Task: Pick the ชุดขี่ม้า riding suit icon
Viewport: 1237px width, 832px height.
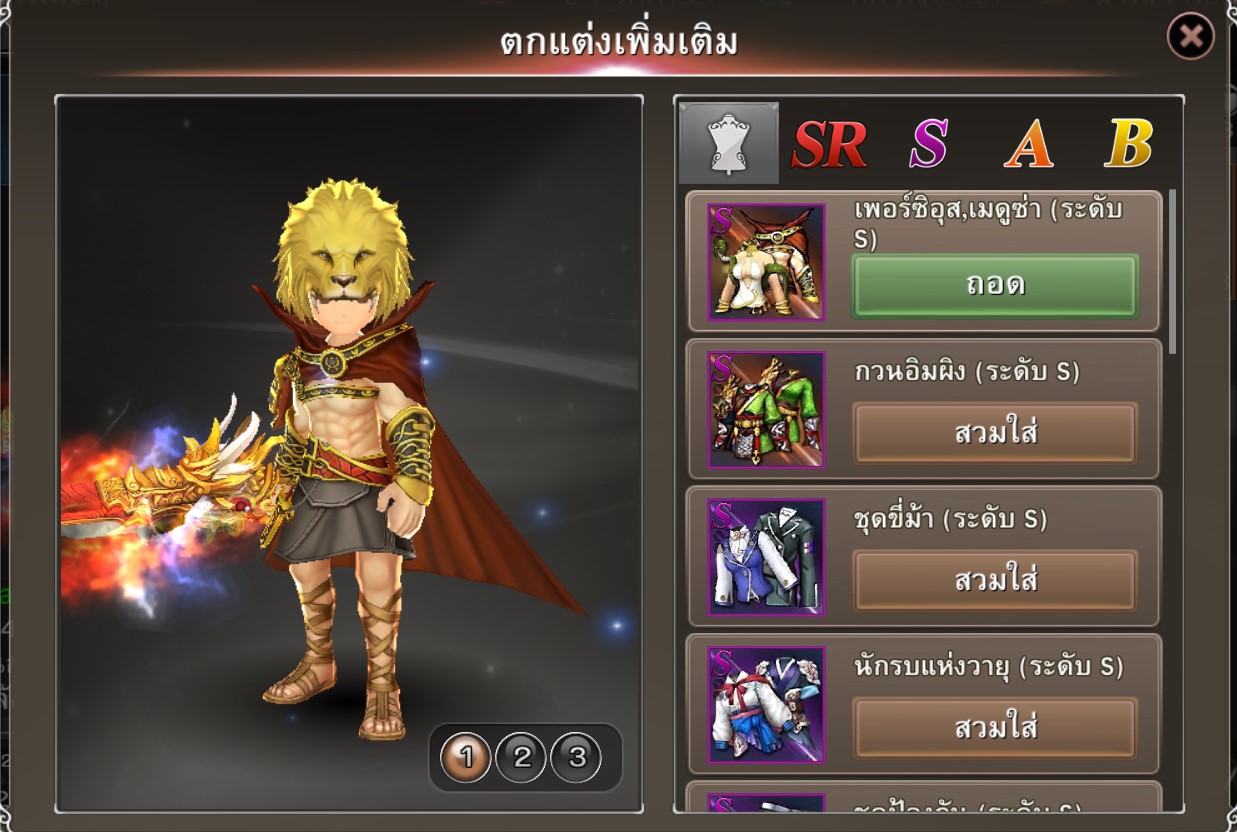Action: (x=766, y=556)
